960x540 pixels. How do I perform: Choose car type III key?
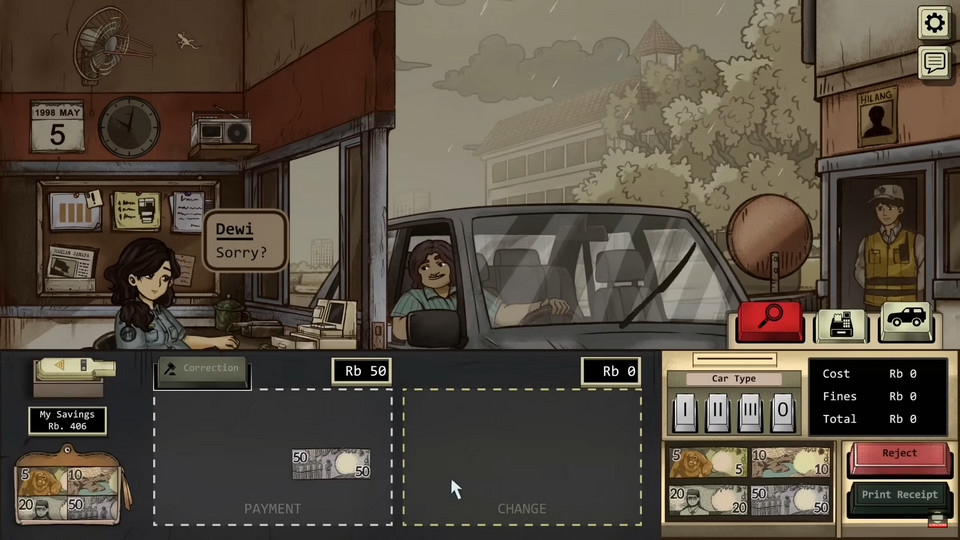[x=749, y=410]
